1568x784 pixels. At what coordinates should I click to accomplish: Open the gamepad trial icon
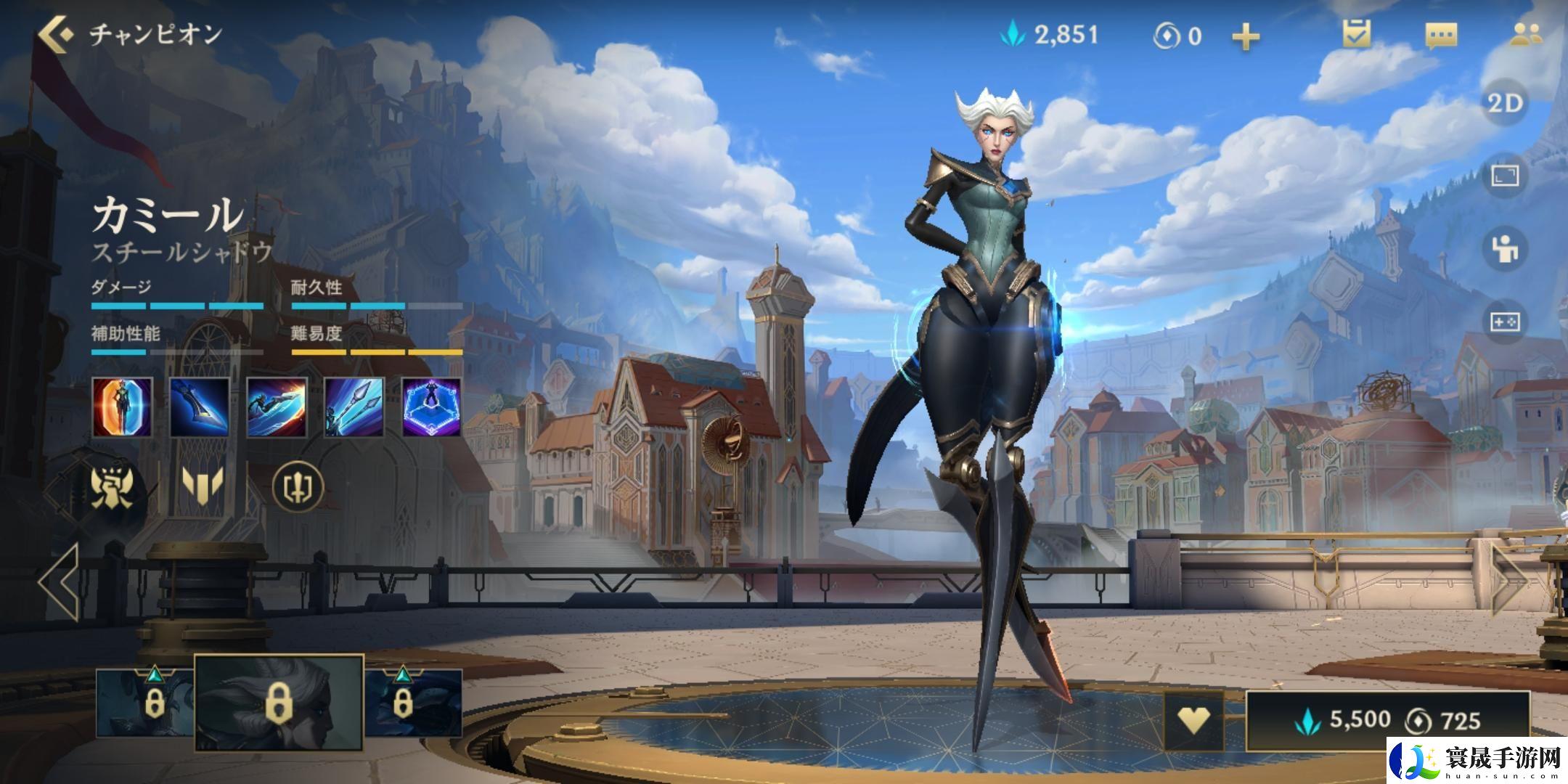[1506, 322]
